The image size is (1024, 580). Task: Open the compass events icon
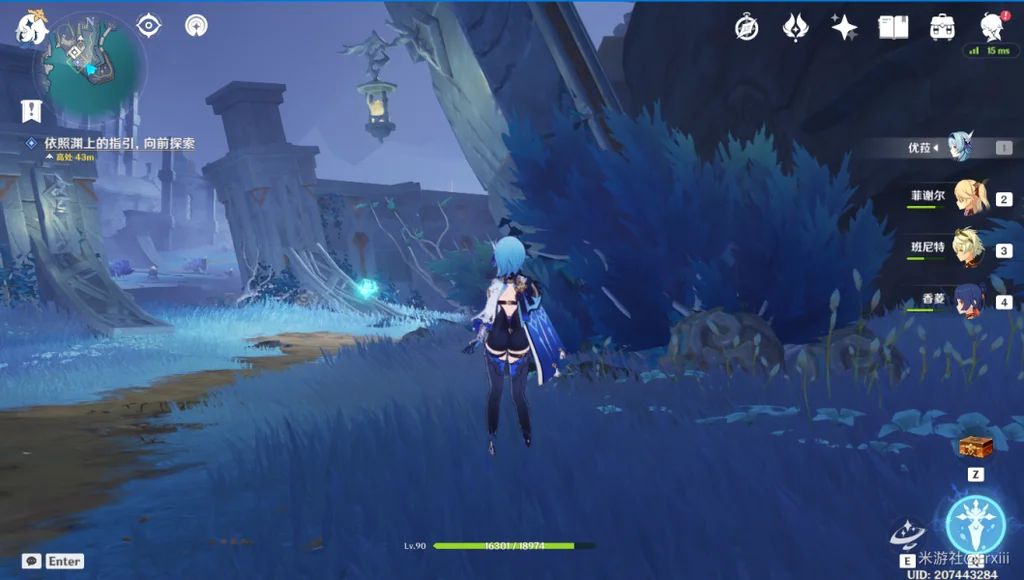coord(746,27)
